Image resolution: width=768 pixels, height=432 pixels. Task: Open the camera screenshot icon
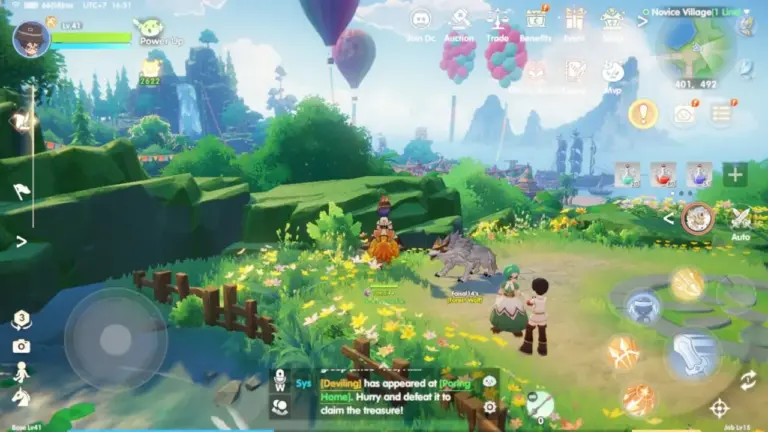click(21, 345)
